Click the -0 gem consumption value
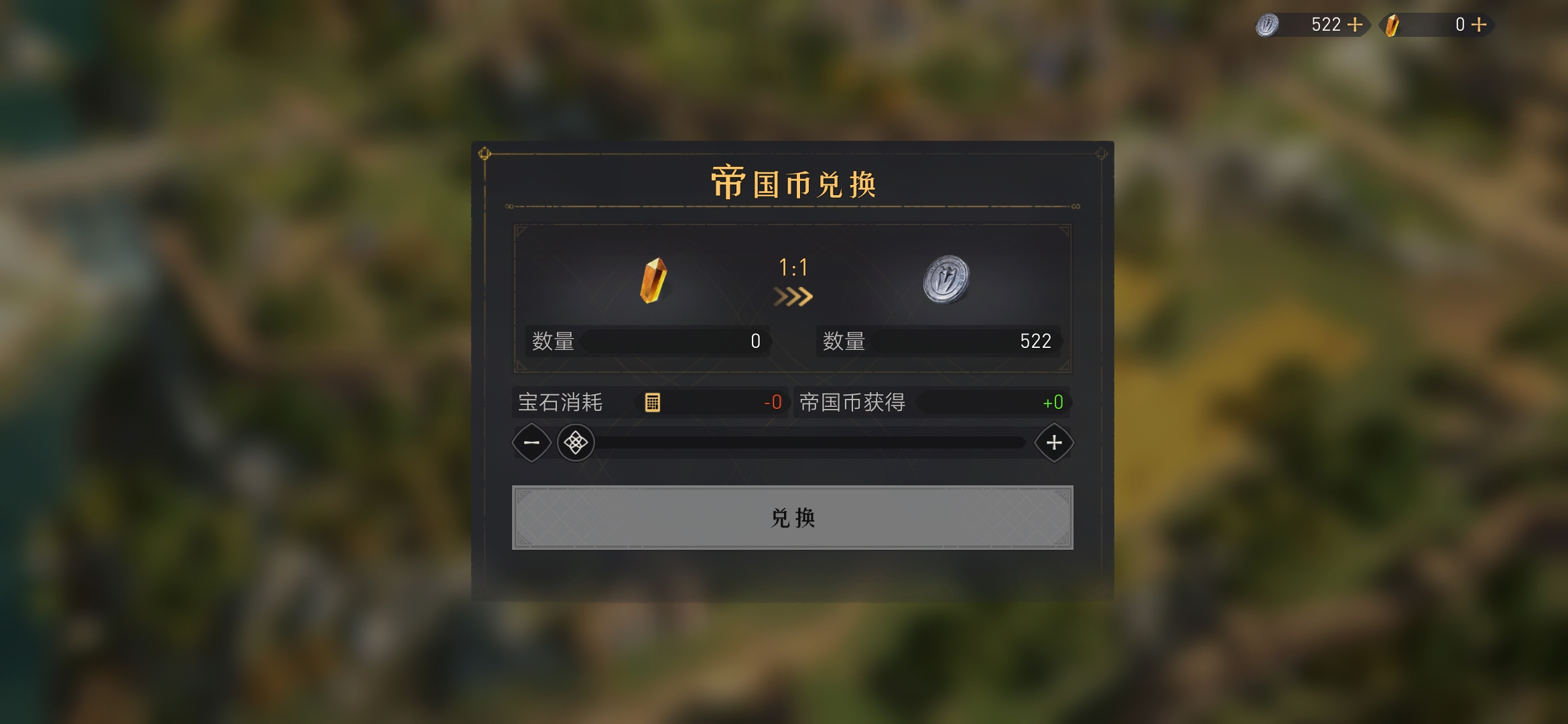The width and height of the screenshot is (1568, 724). pyautogui.click(x=771, y=403)
